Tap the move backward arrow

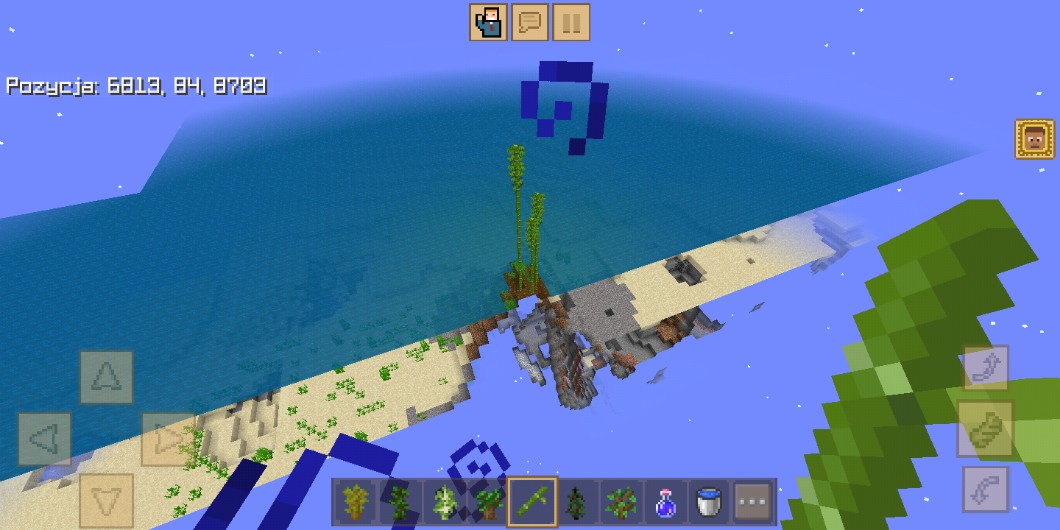(106, 500)
